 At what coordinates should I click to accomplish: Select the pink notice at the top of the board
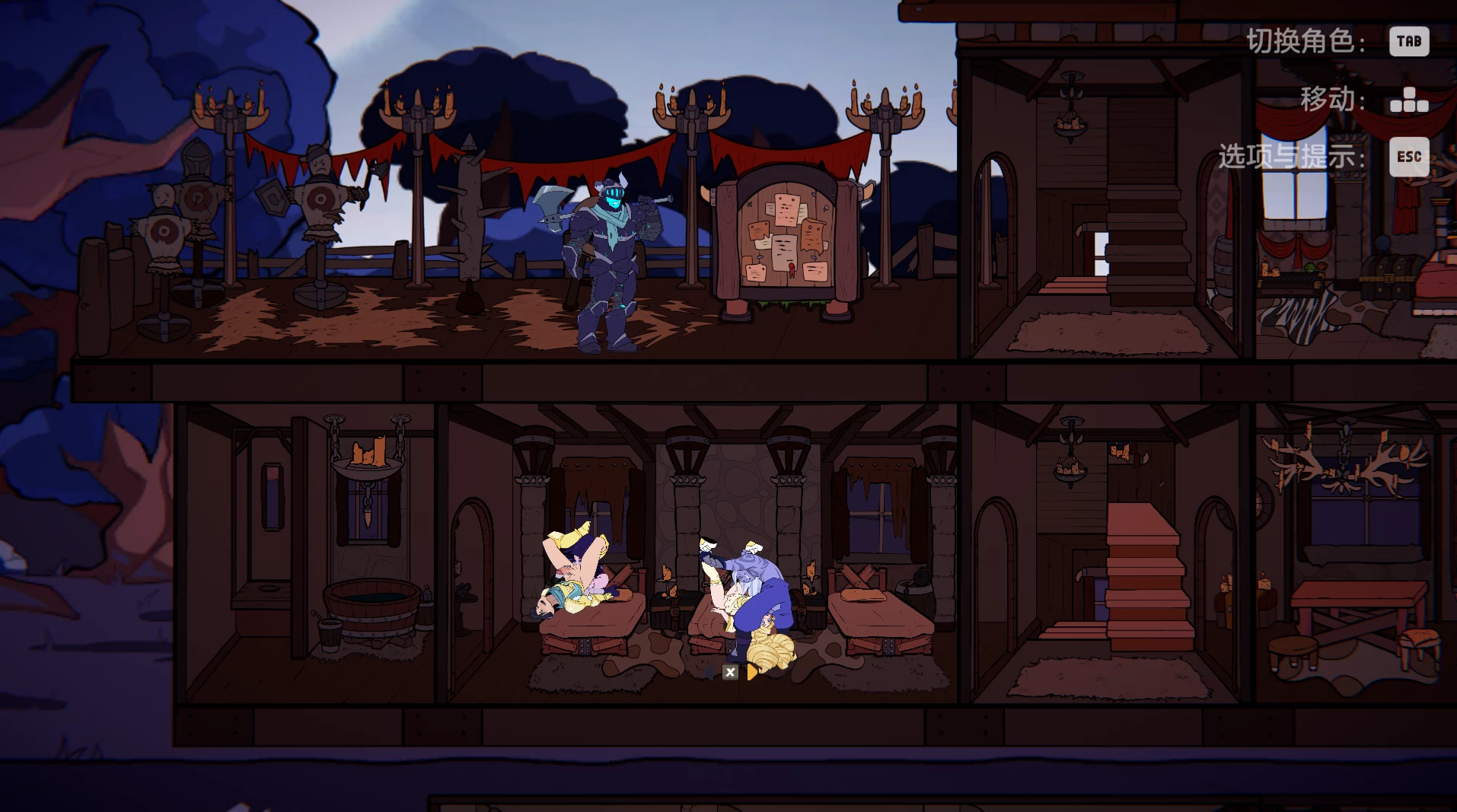[786, 210]
